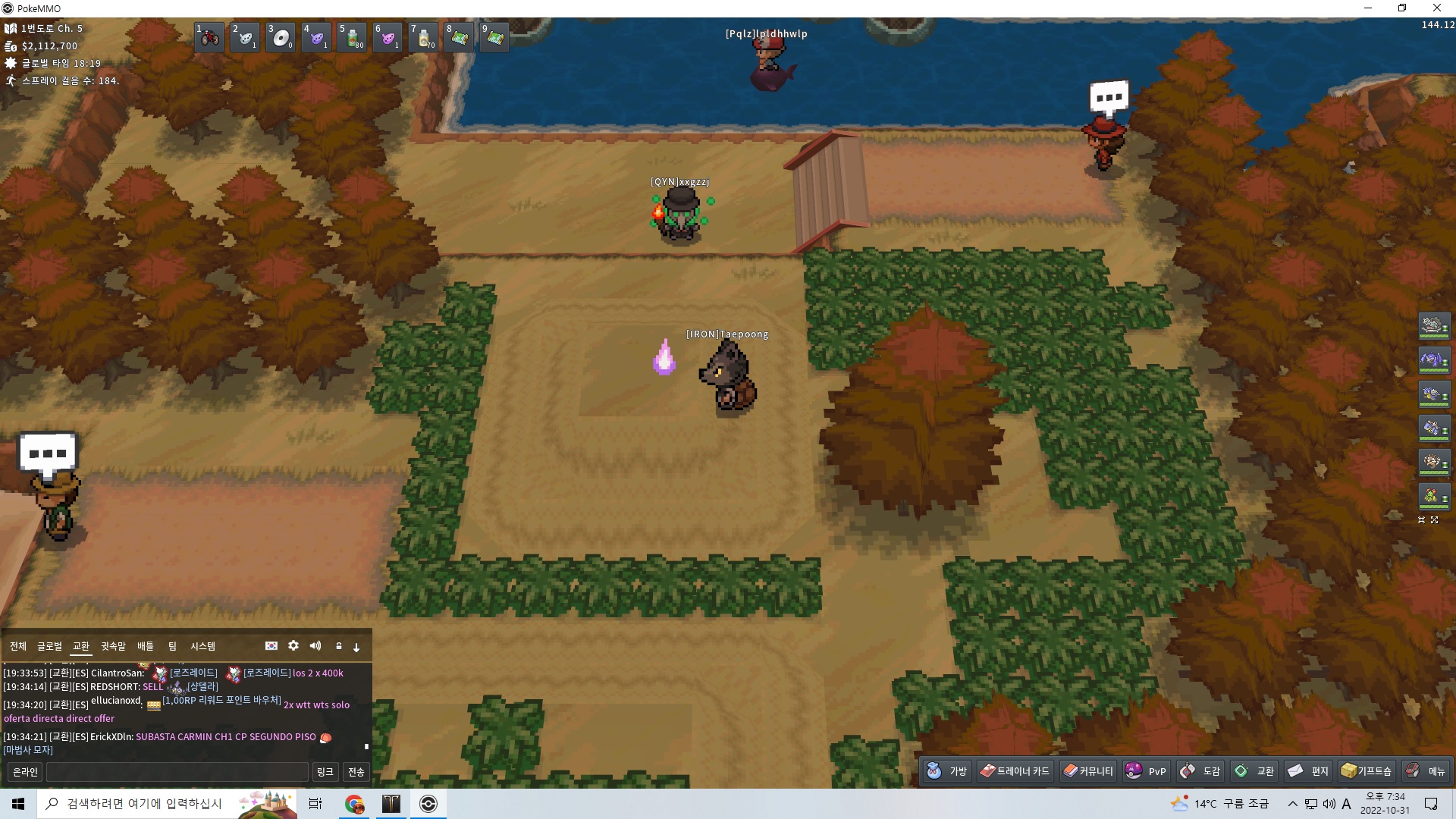Use the green spray can in hotbar slot 5
Screen dimensions: 1456x819
tap(353, 37)
